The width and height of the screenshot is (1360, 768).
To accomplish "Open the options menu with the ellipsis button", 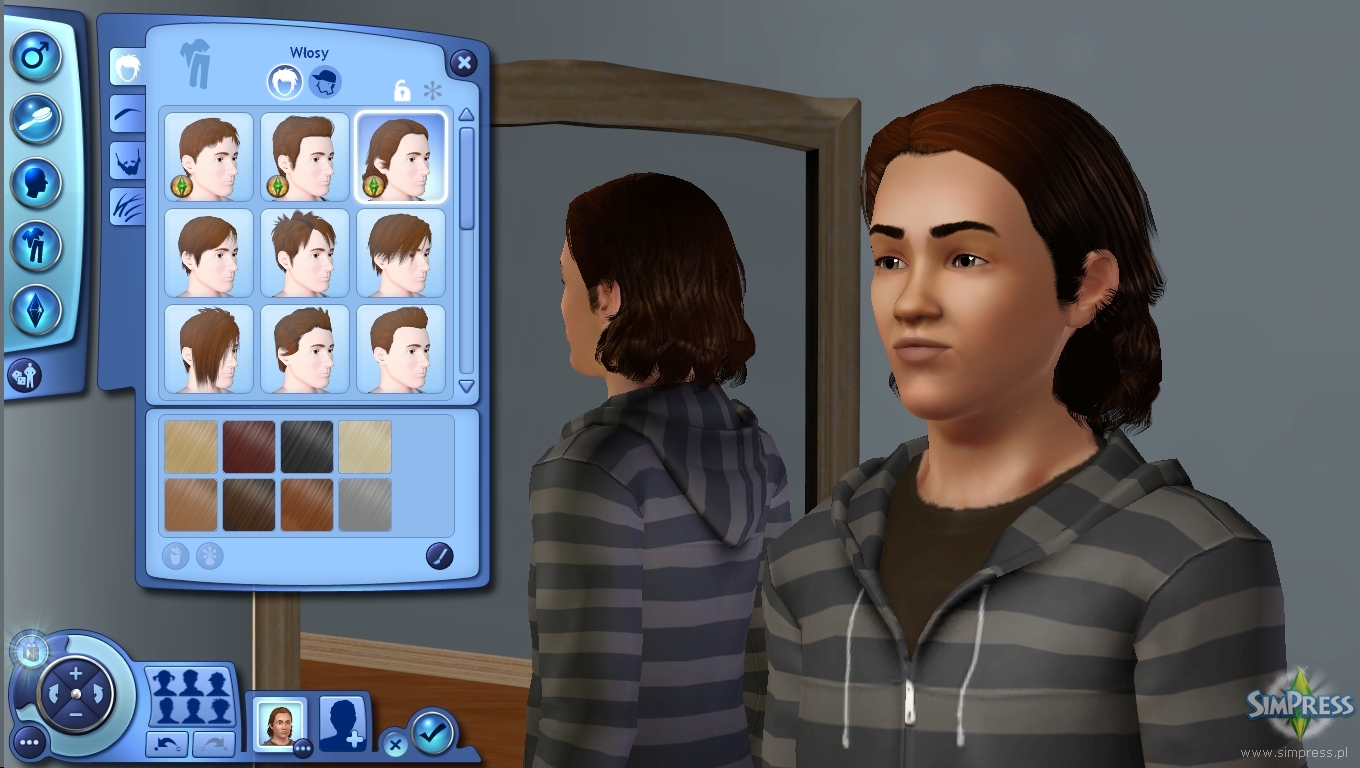I will tap(27, 741).
